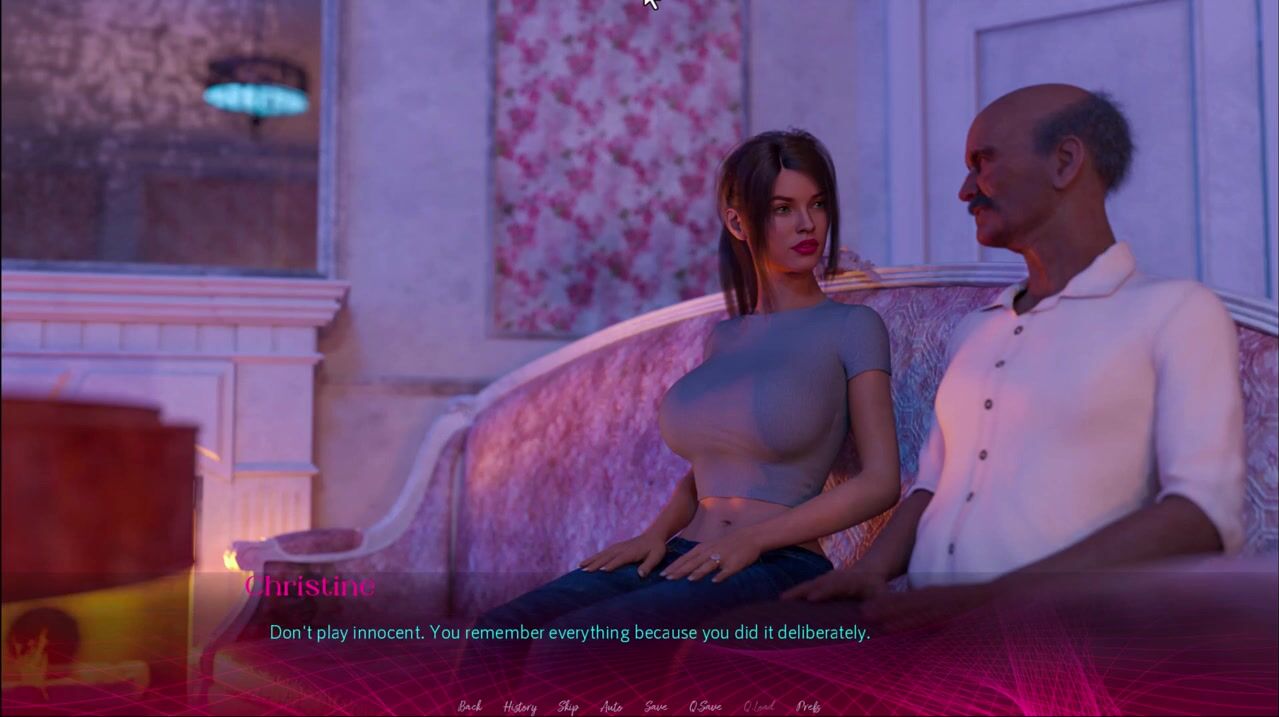Activate Skip in the quick menu
1279x717 pixels.
(x=567, y=707)
